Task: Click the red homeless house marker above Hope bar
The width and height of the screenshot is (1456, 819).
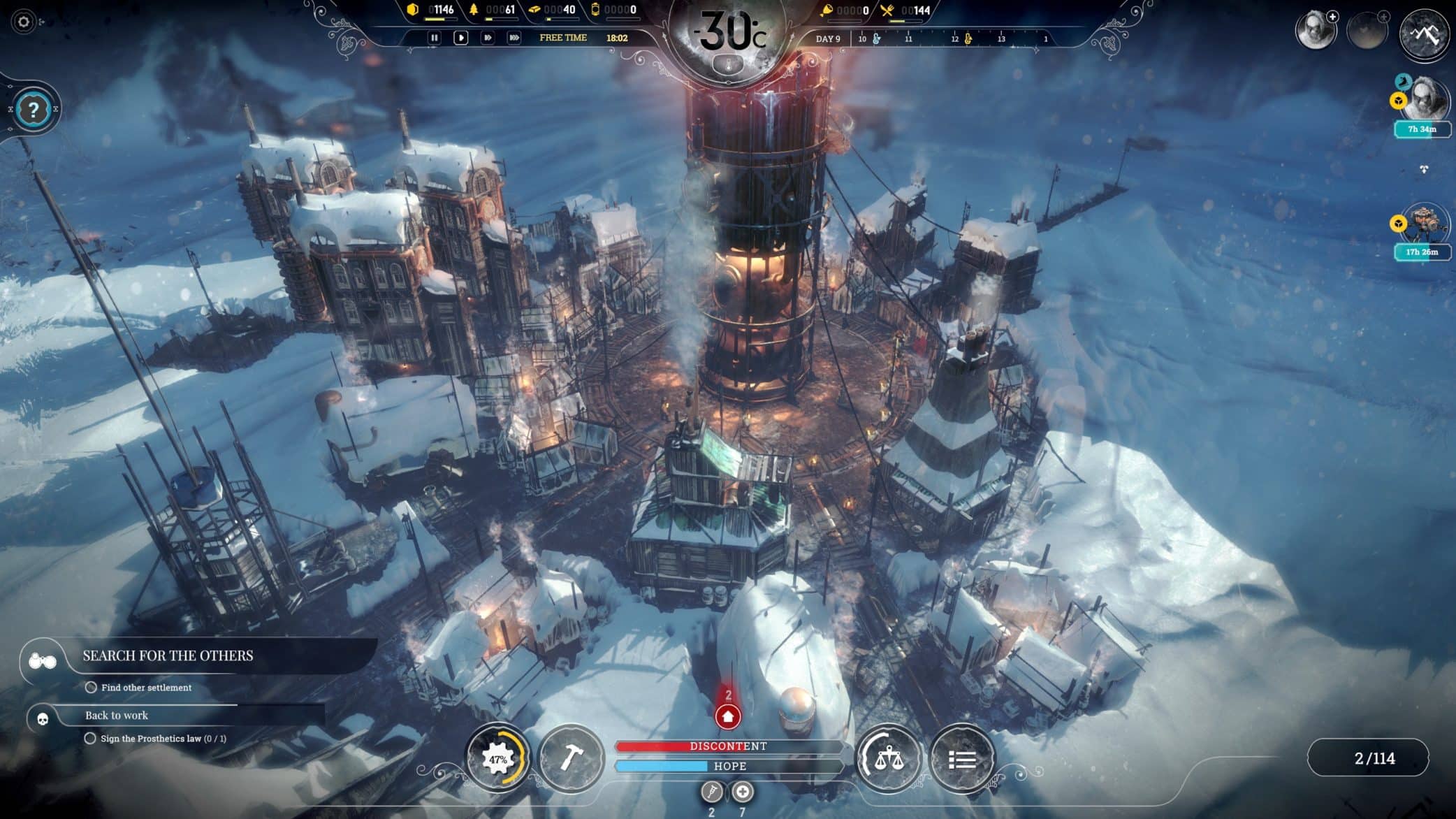Action: point(727,717)
